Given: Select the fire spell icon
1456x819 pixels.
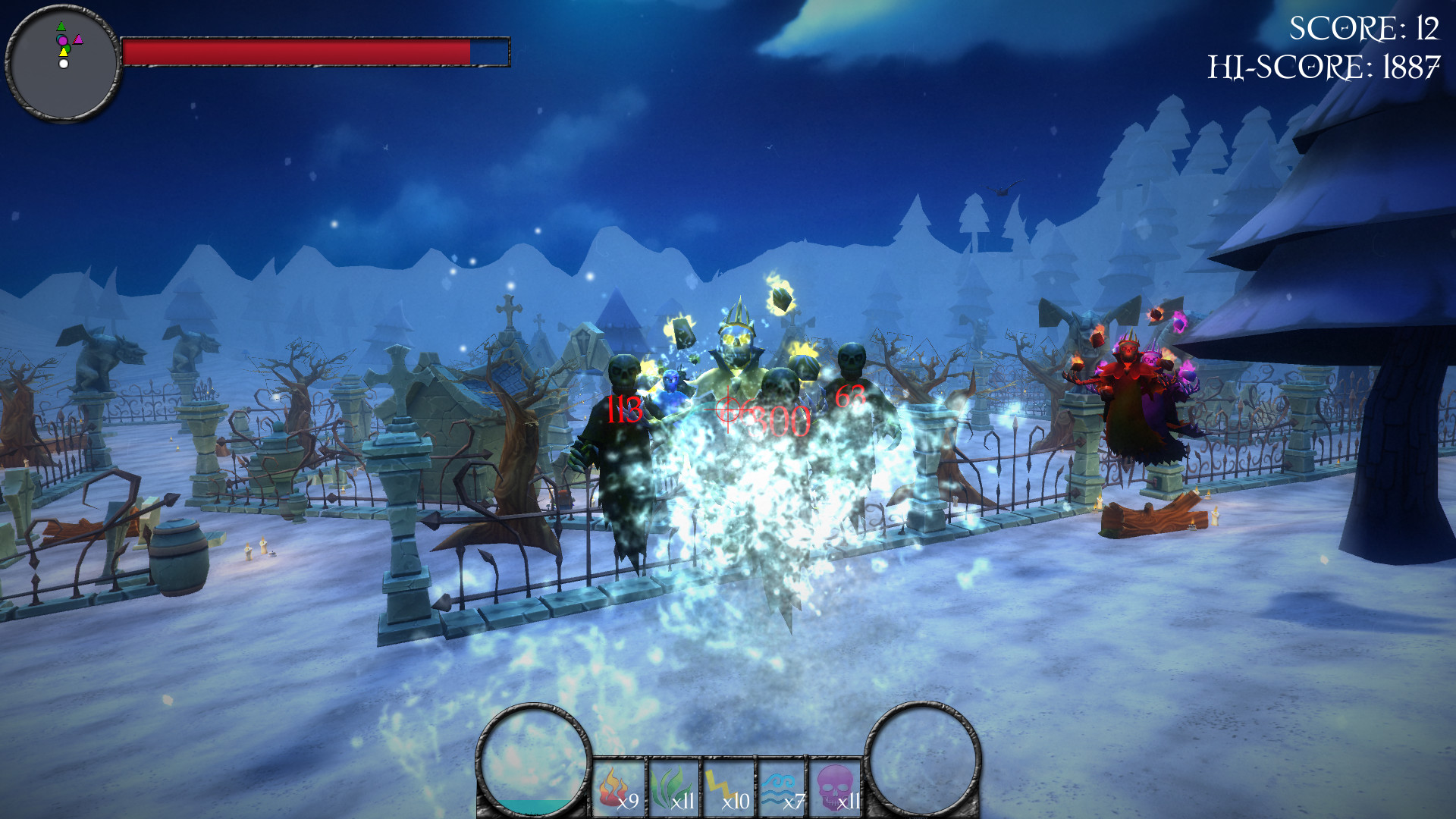Looking at the screenshot, I should pos(614,789).
